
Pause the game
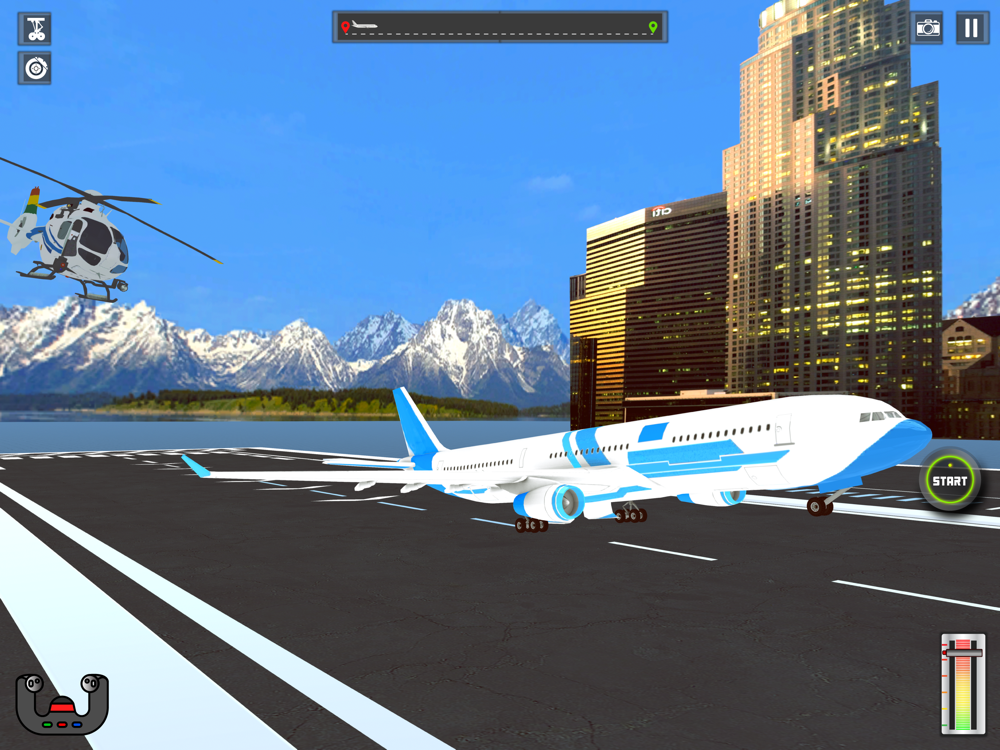click(972, 28)
